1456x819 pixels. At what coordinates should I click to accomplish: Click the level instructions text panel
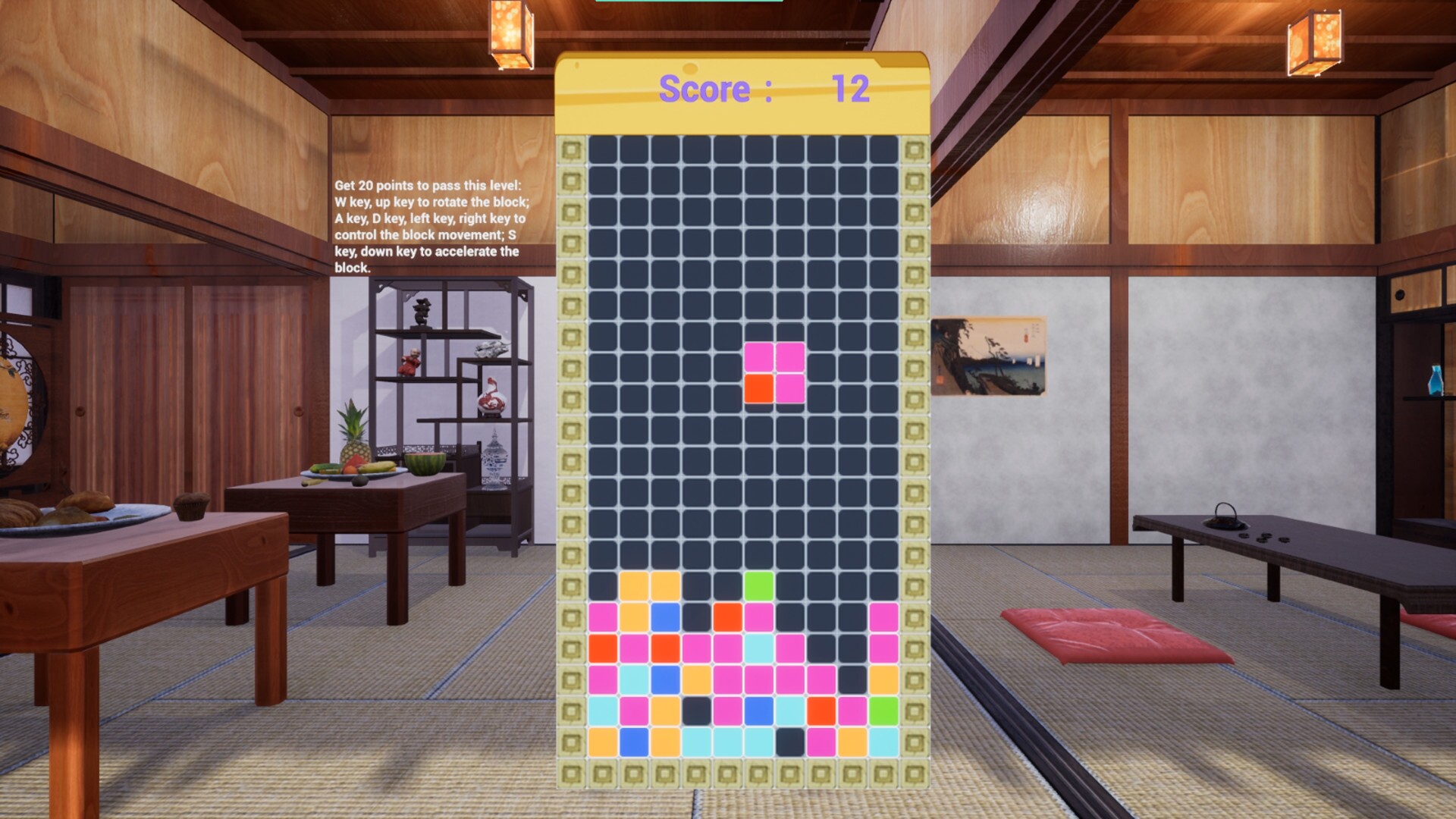(x=430, y=227)
